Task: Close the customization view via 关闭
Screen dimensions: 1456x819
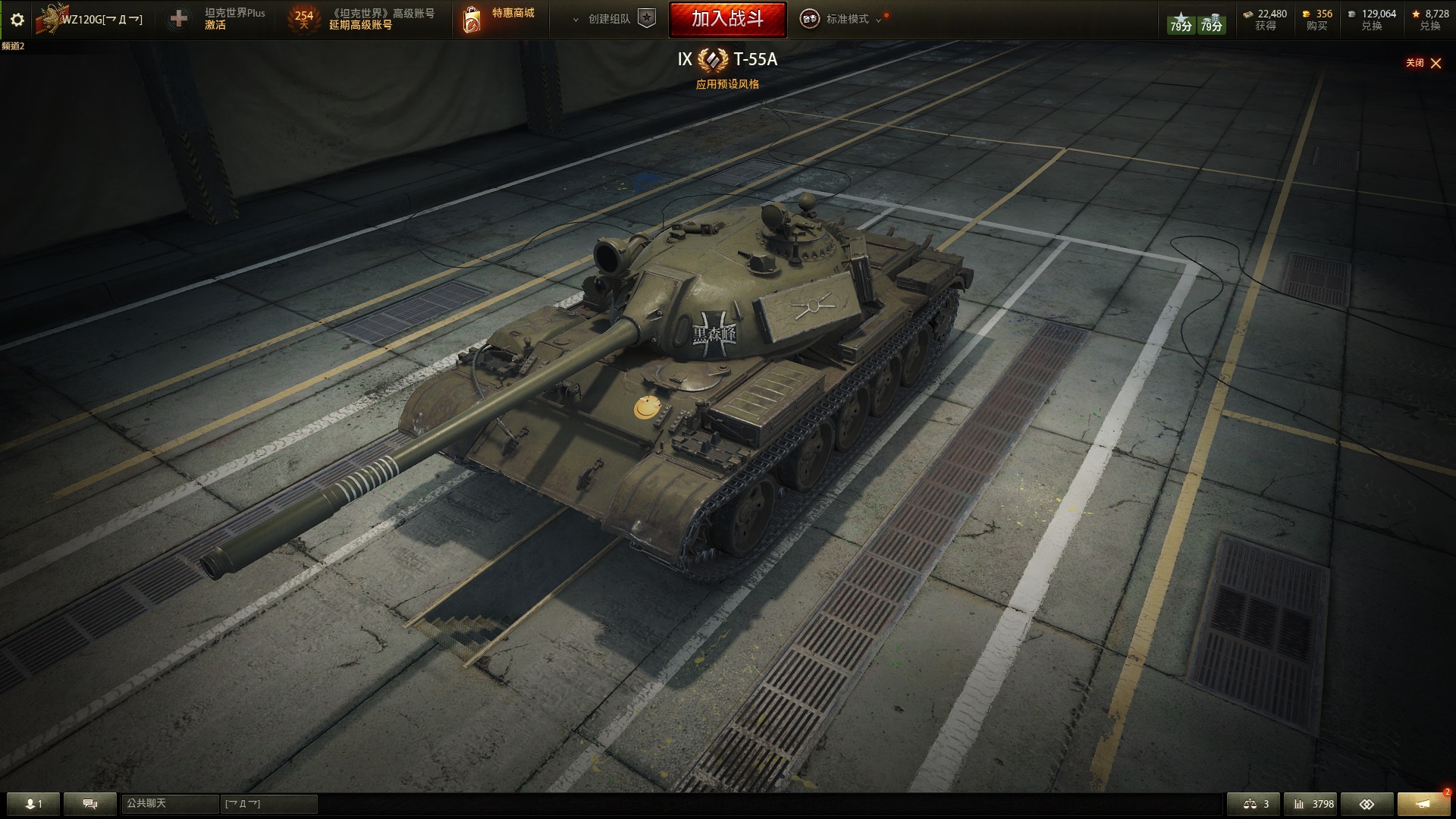Action: [1423, 63]
